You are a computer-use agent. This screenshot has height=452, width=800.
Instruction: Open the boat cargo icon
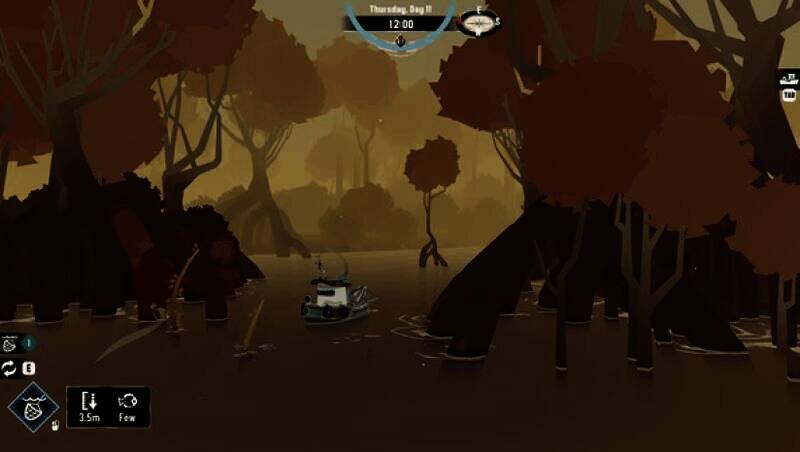pos(789,78)
